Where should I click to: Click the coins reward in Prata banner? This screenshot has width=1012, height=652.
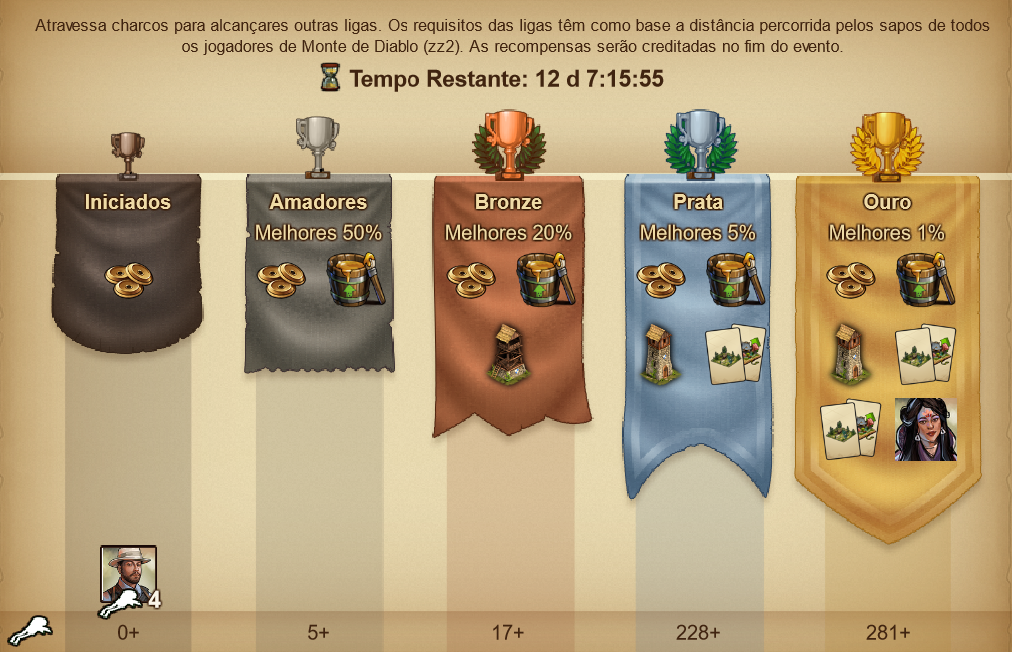click(661, 279)
